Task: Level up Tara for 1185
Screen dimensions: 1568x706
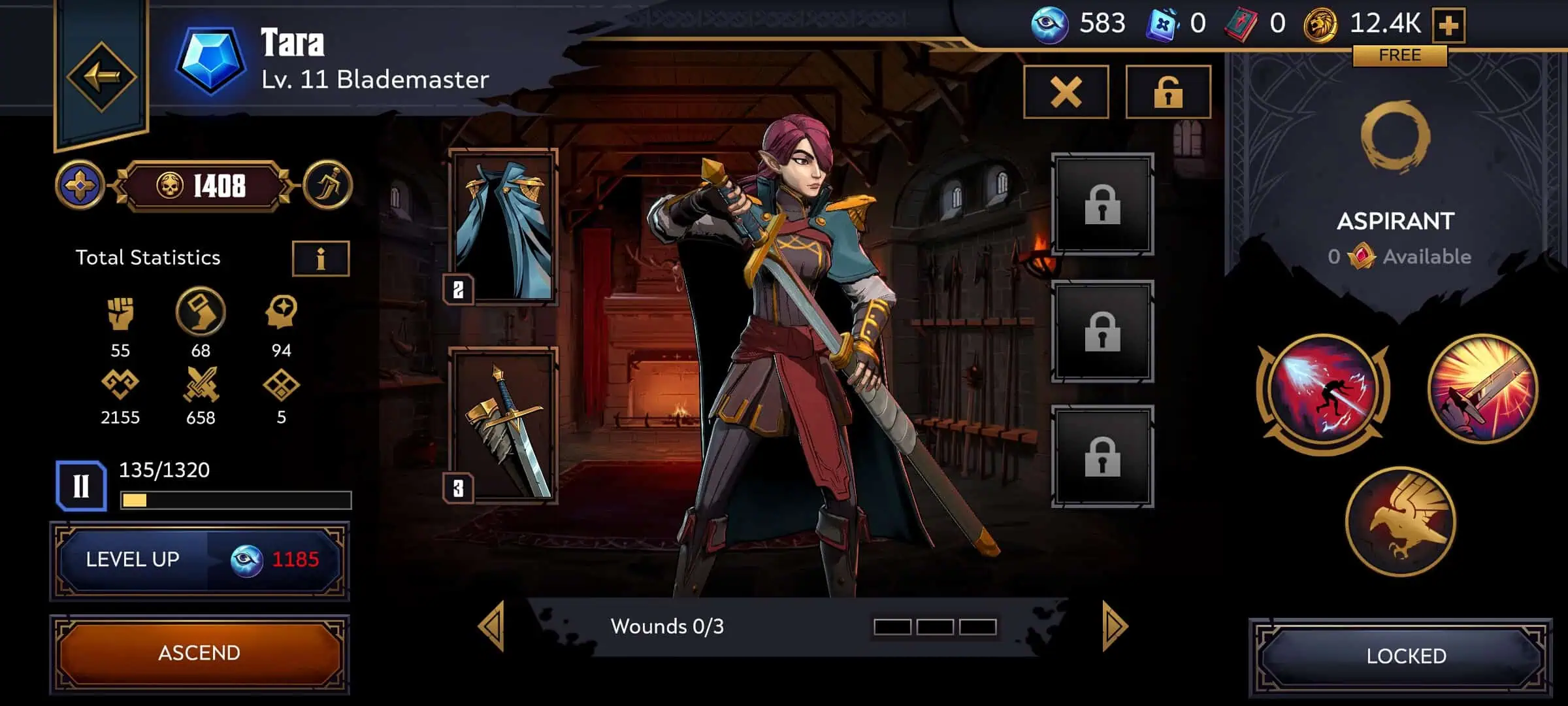Action: click(x=200, y=560)
